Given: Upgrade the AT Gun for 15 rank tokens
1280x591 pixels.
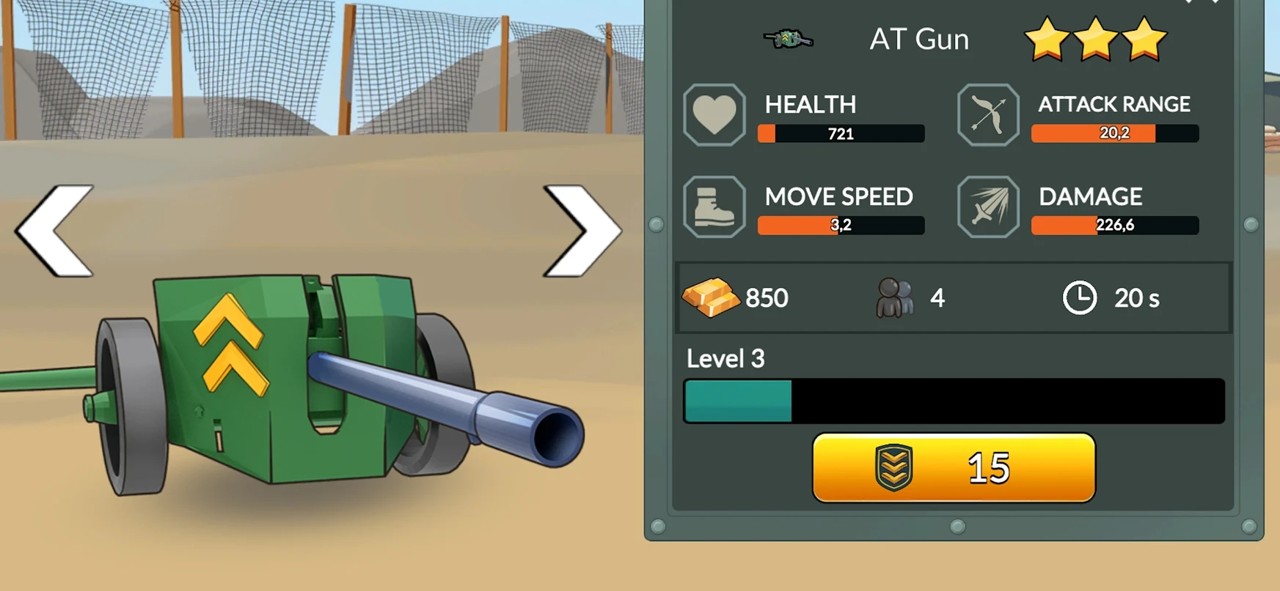Looking at the screenshot, I should pyautogui.click(x=953, y=468).
